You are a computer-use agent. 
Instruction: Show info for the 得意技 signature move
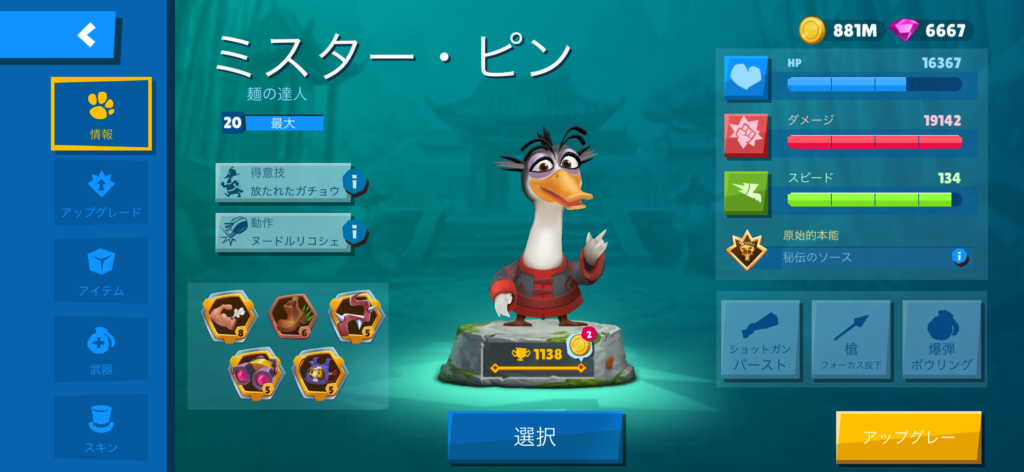point(355,183)
